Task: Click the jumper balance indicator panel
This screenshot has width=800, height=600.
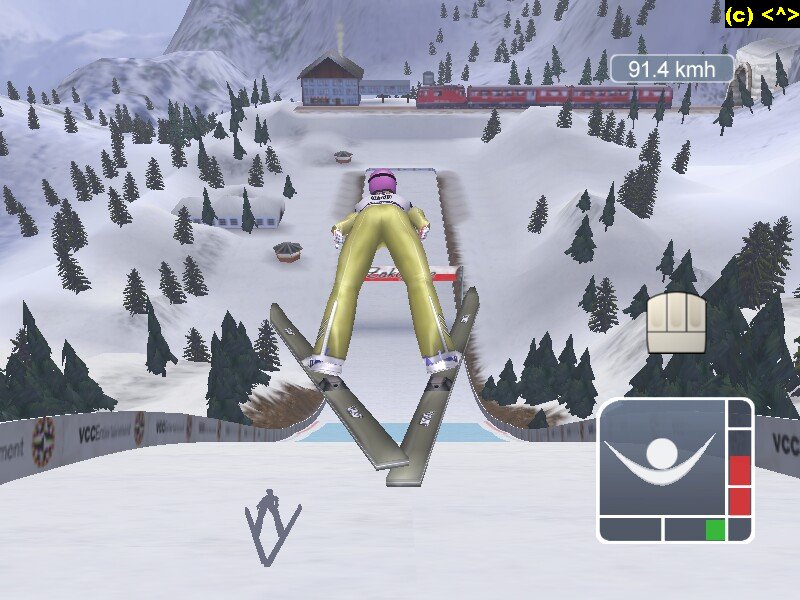Action: coord(675,470)
